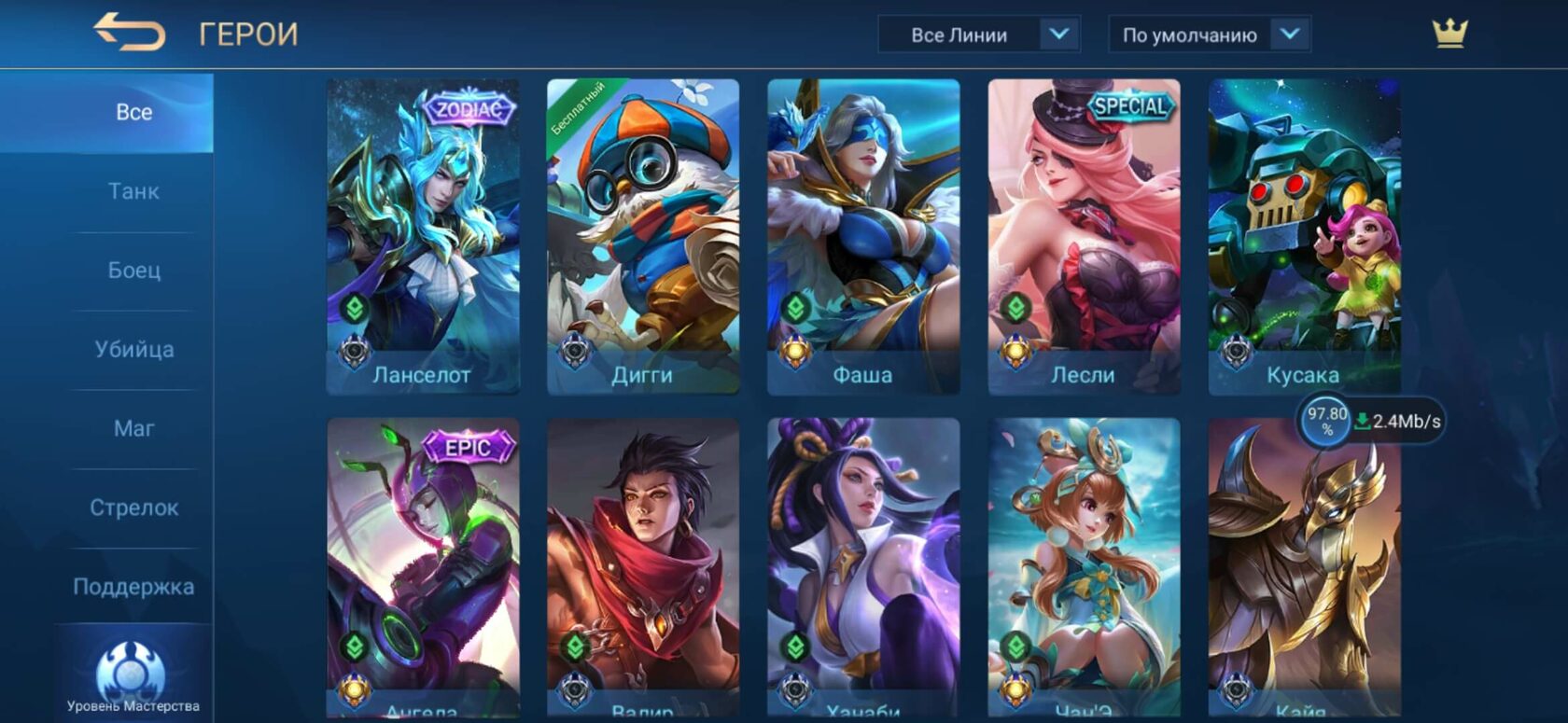Show the "Убийца" hero category
The image size is (1568, 723).
tap(133, 350)
